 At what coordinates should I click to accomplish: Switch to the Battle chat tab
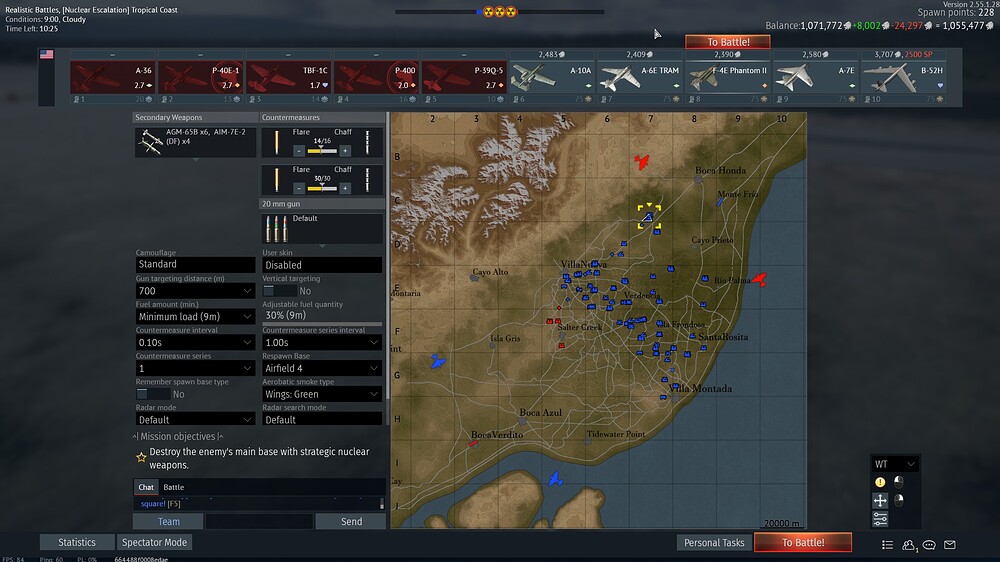(174, 487)
